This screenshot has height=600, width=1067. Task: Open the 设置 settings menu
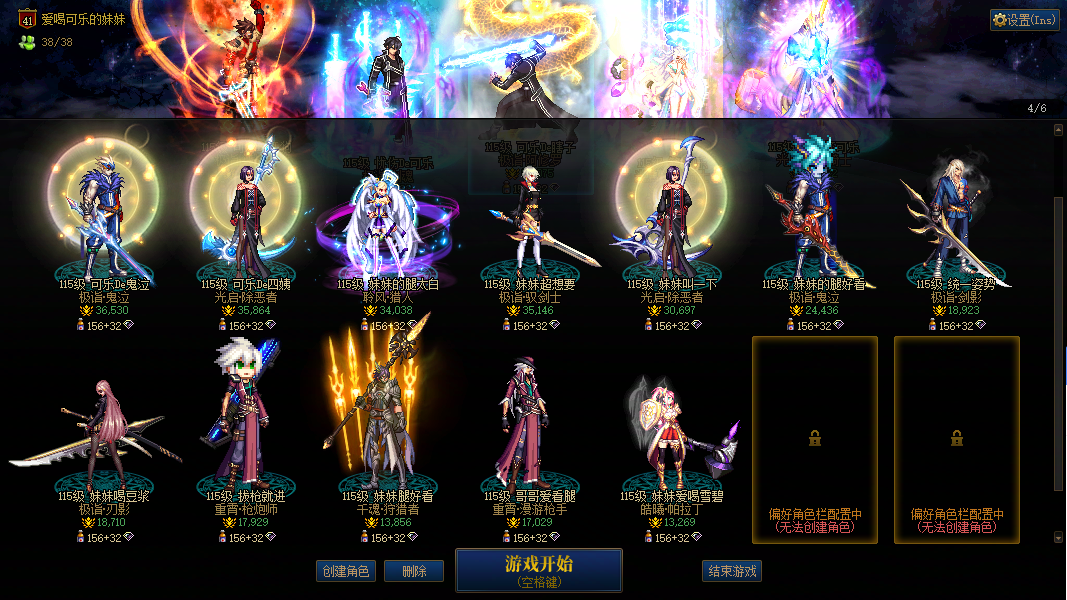[x=1024, y=20]
